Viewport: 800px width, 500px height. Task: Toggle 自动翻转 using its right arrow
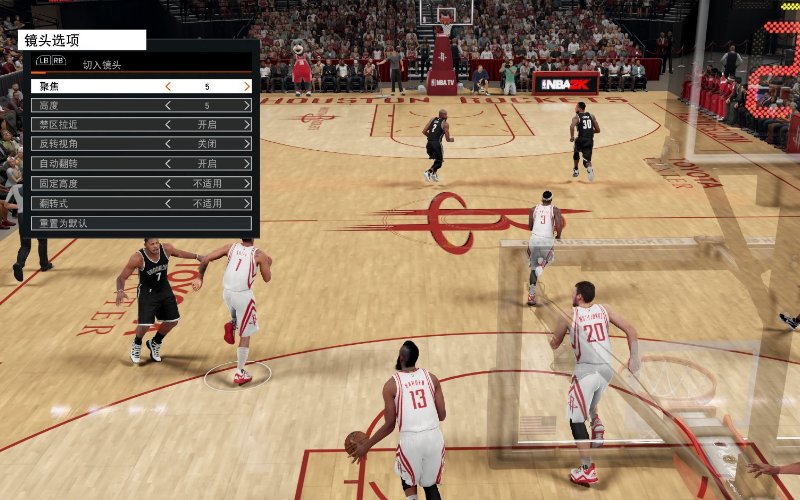[246, 164]
